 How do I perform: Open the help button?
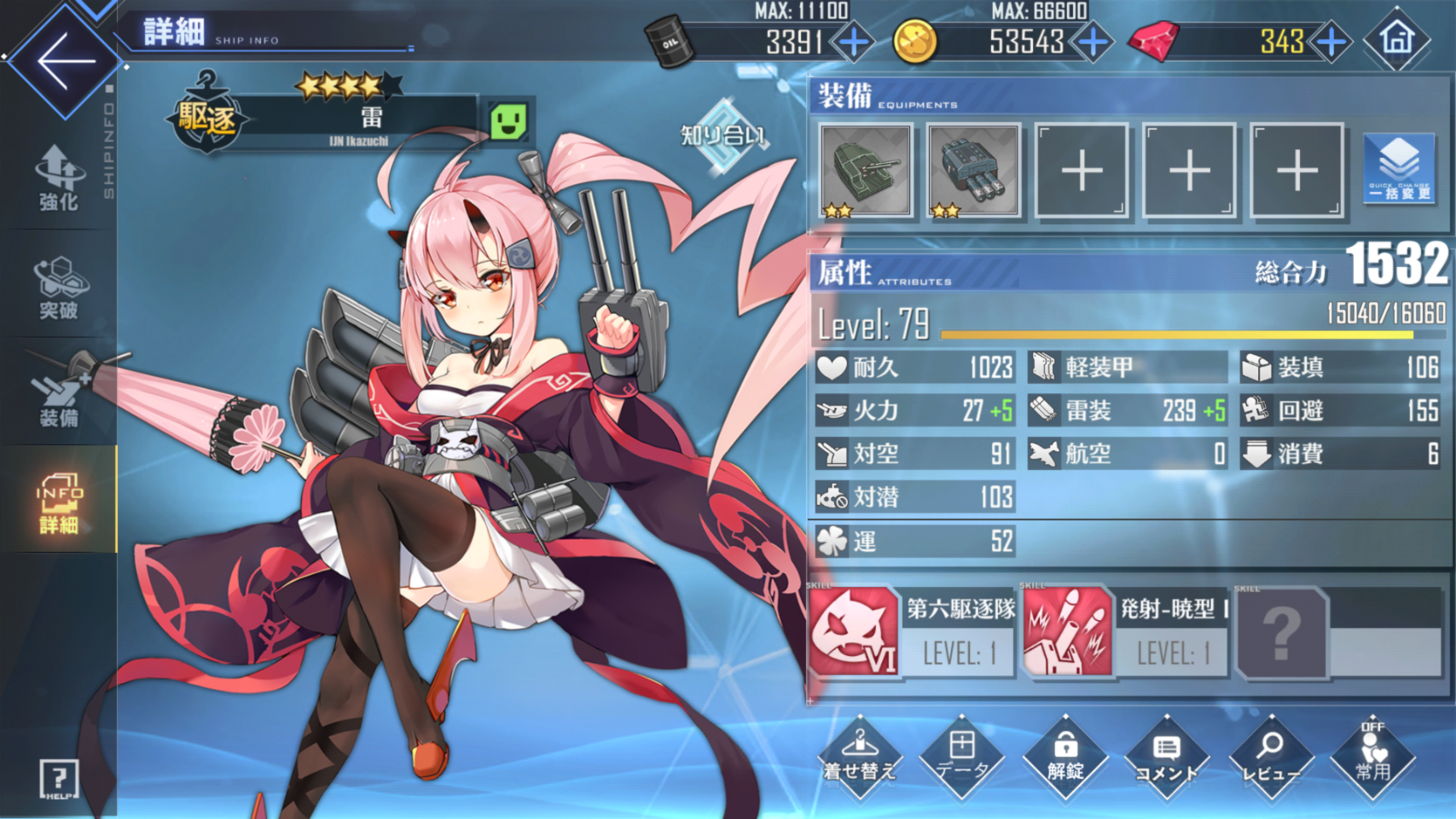tap(59, 779)
